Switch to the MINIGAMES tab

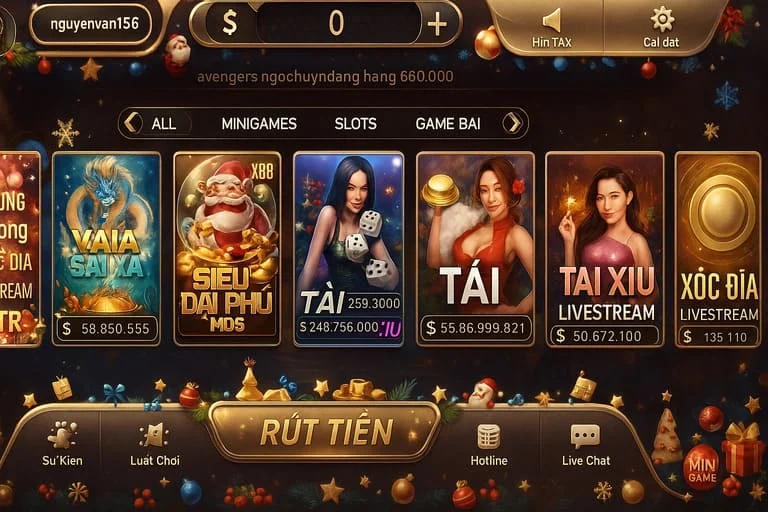pos(258,124)
